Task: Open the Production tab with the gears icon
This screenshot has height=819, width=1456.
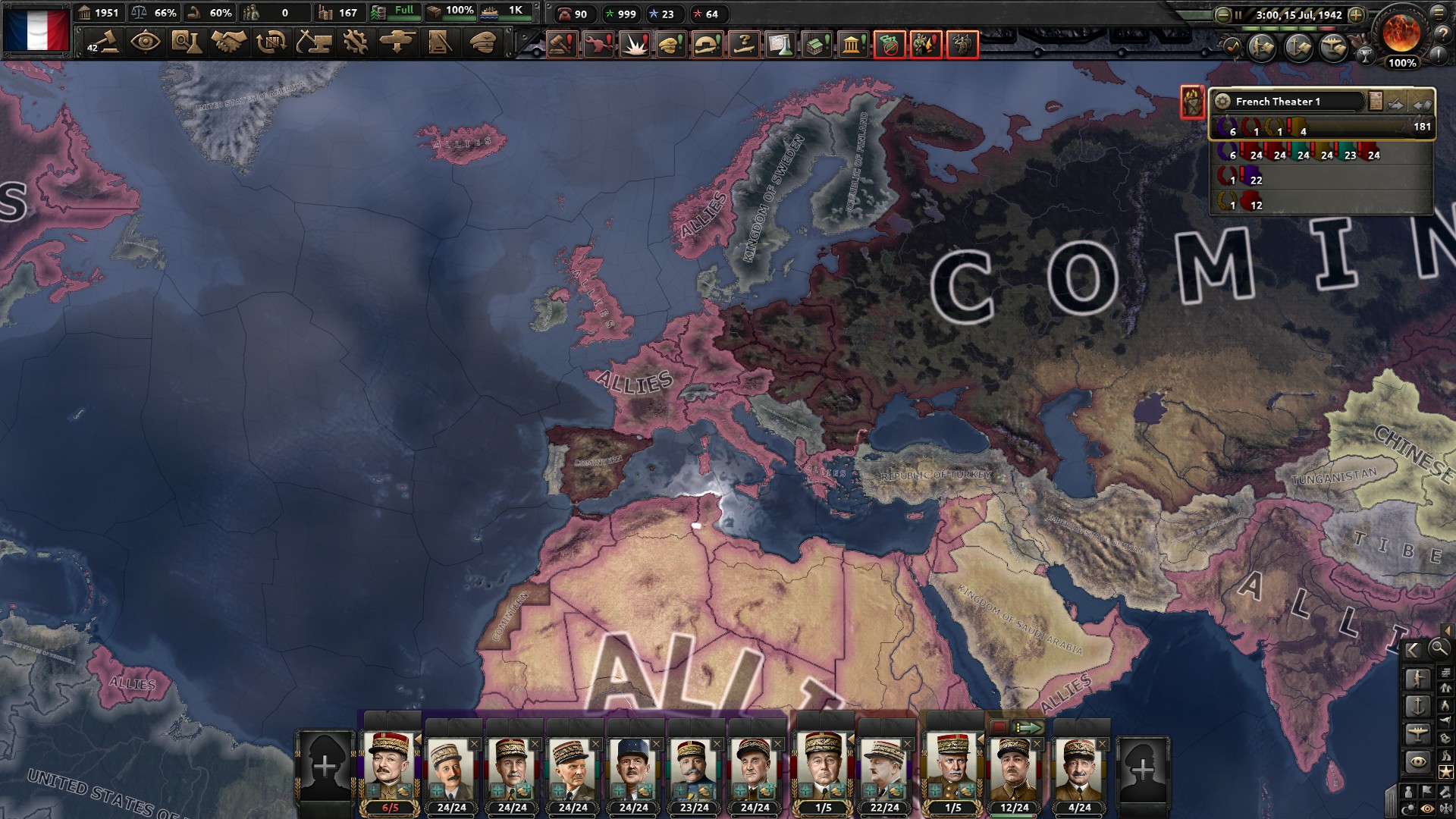Action: tap(356, 43)
